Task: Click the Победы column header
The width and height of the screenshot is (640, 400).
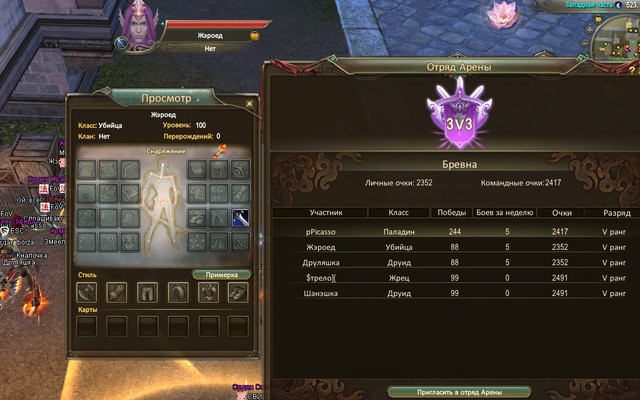Action: 447,213
